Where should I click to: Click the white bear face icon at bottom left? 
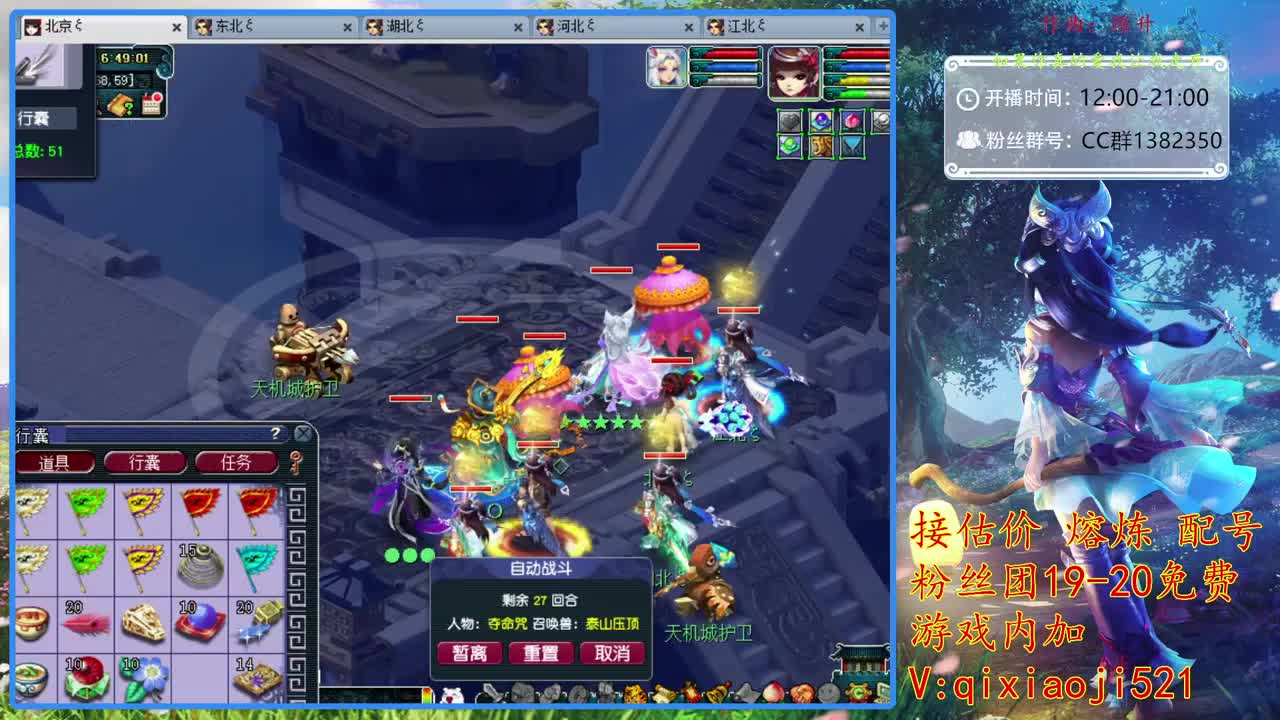(451, 693)
